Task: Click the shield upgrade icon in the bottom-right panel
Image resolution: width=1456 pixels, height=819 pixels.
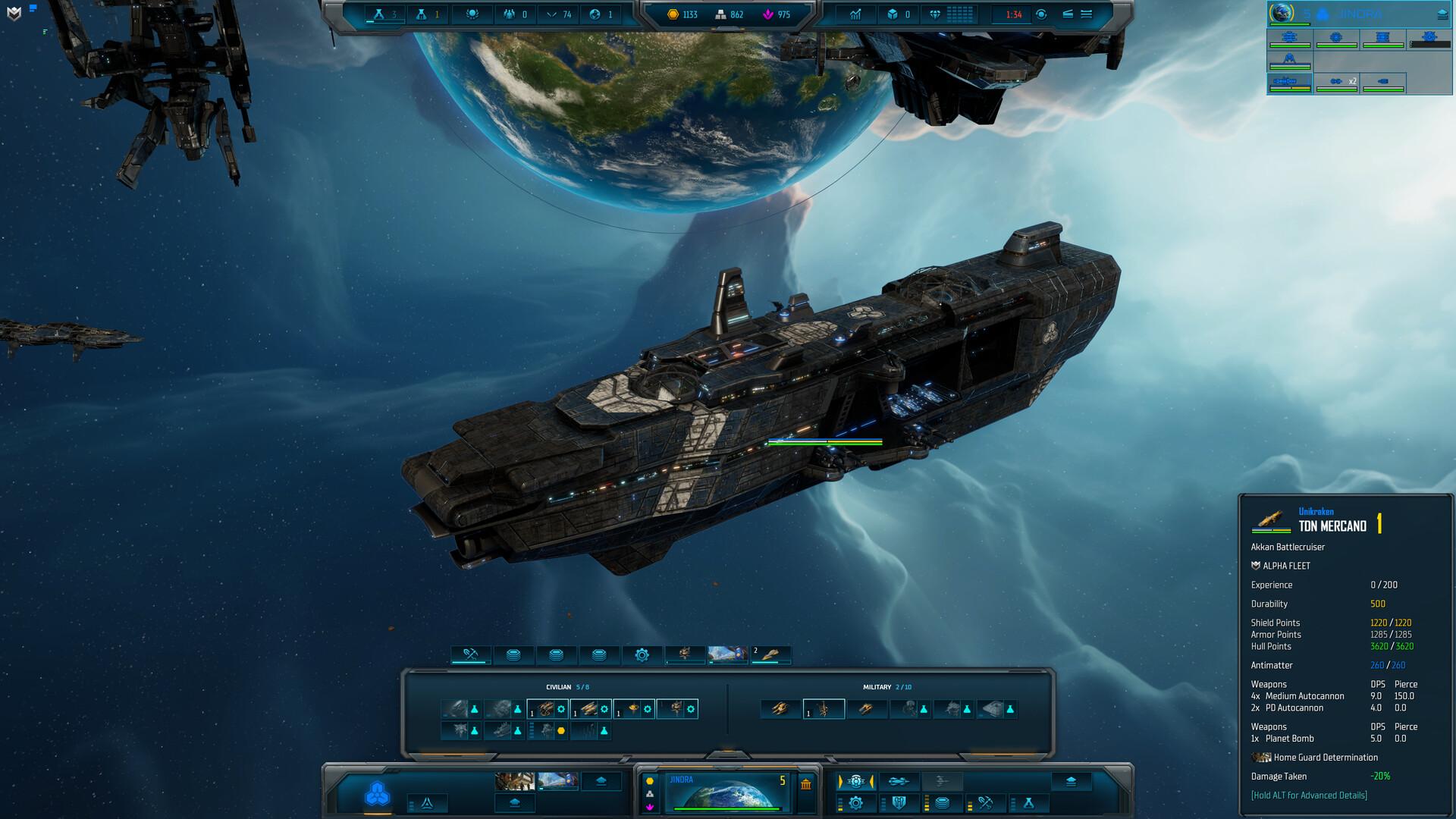Action: click(x=901, y=802)
